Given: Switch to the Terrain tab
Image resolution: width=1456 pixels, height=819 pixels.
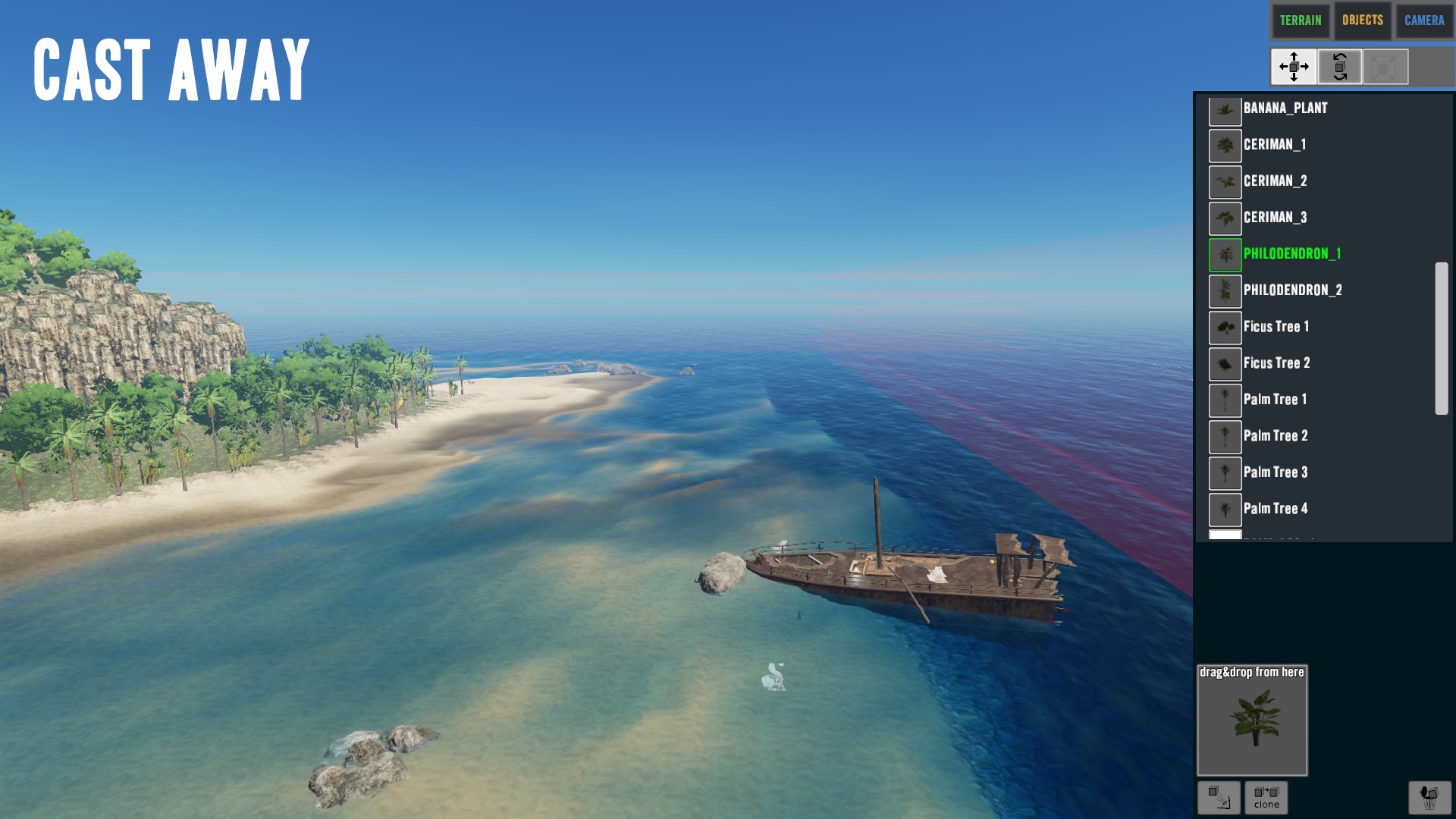Looking at the screenshot, I should click(x=1301, y=20).
